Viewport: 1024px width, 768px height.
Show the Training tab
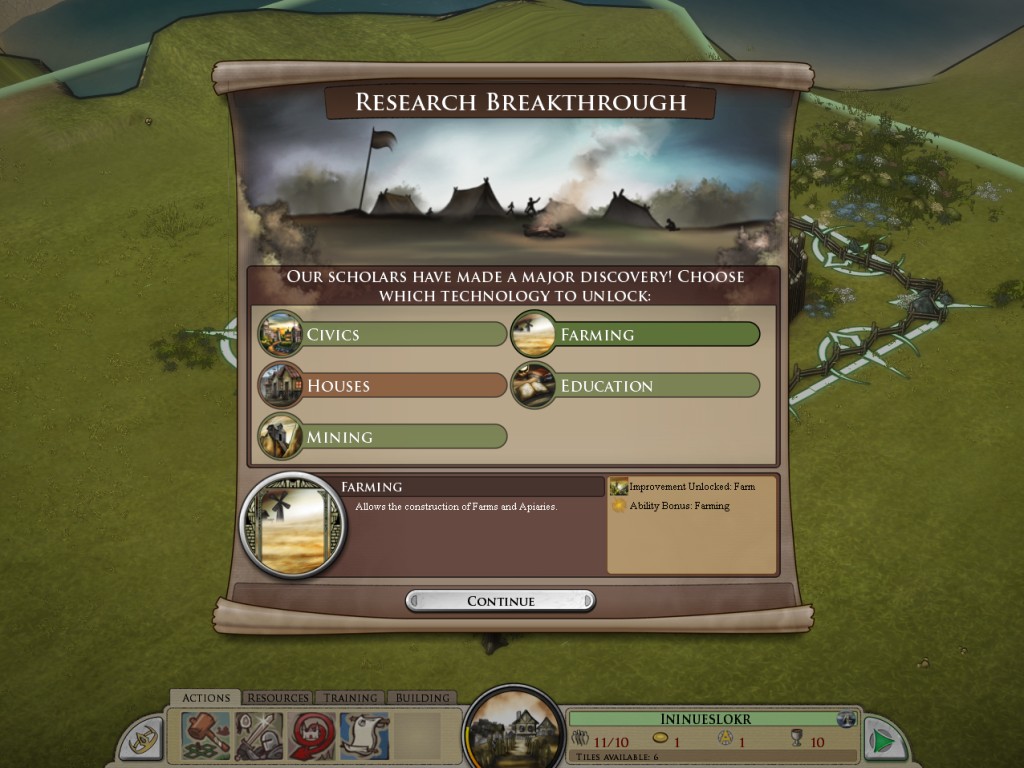pyautogui.click(x=350, y=698)
